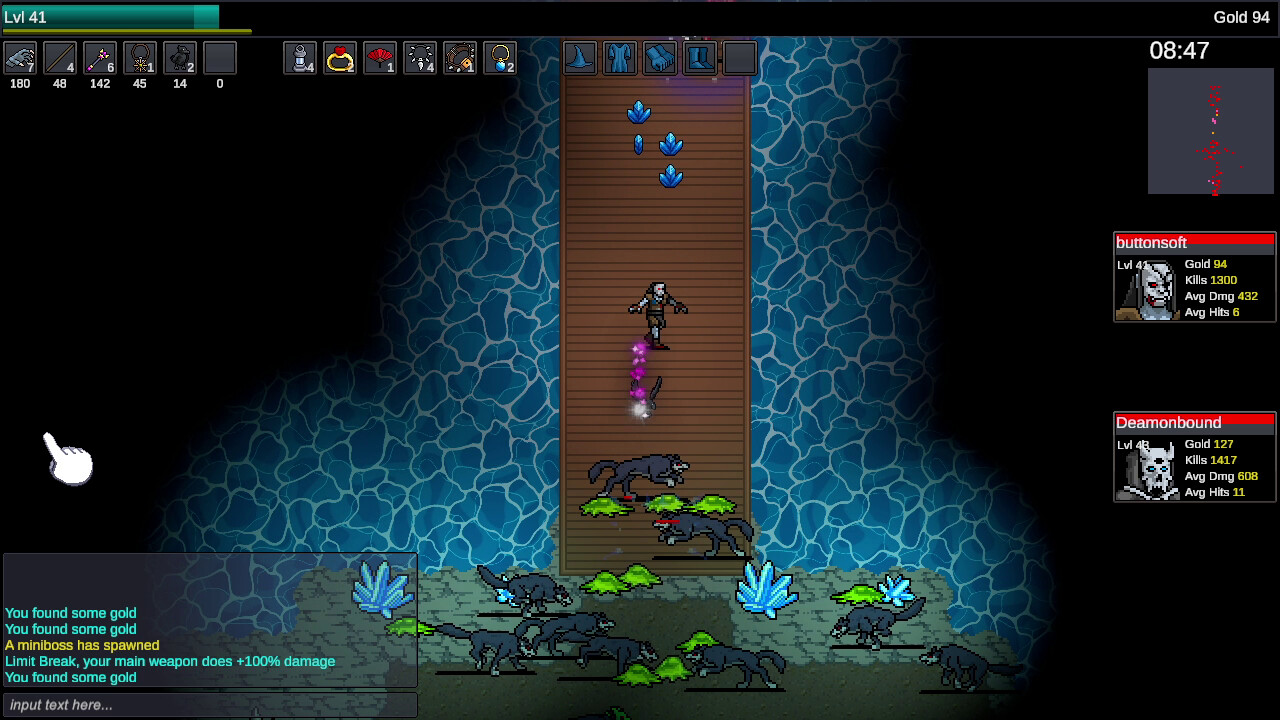Click the spiked leather collar item
1280x720 pixels.
pyautogui.click(x=460, y=59)
